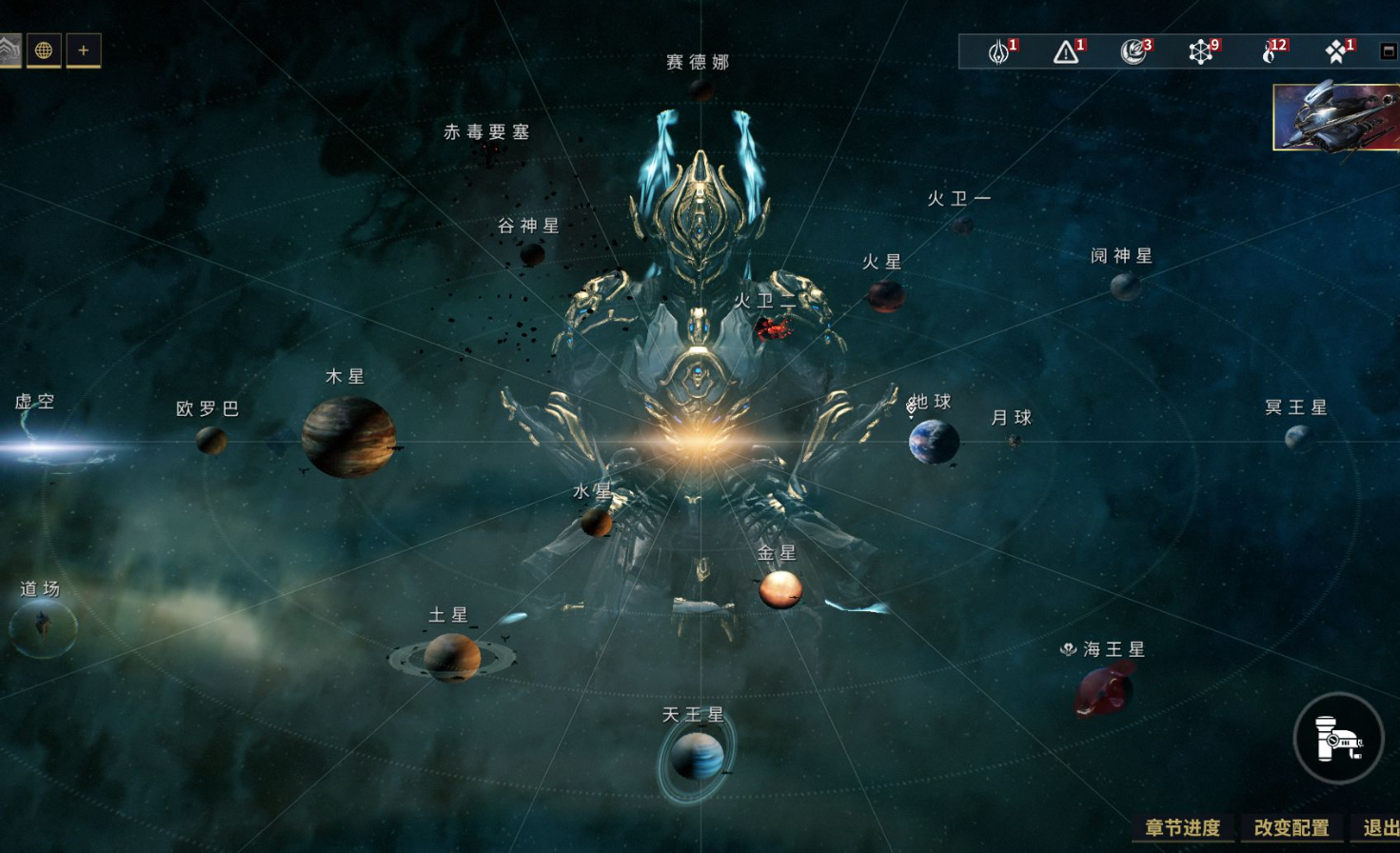
Task: Travel to the 天王星 (Uranus) node
Action: [x=697, y=757]
